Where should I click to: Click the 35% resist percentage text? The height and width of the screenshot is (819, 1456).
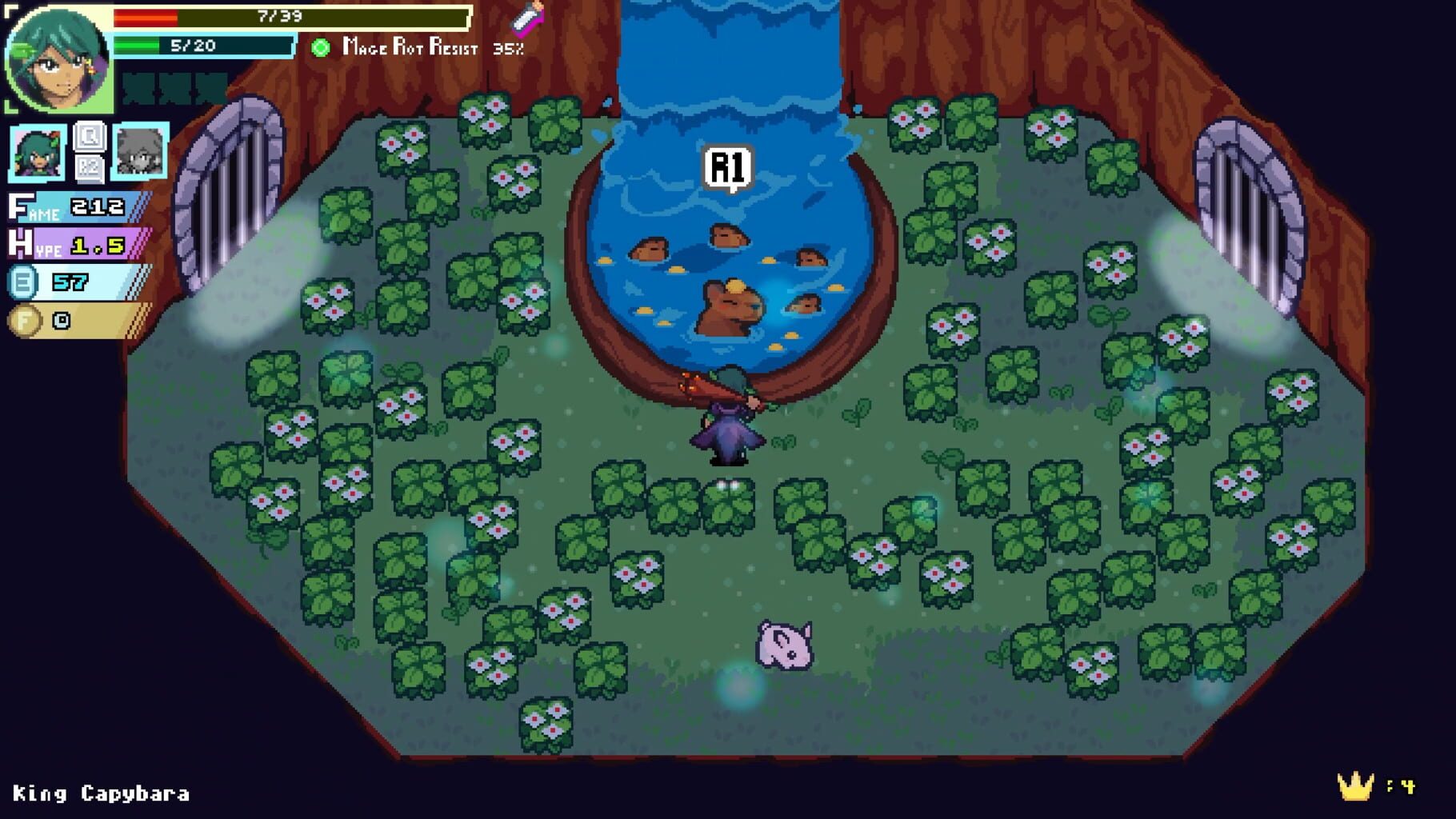[510, 48]
